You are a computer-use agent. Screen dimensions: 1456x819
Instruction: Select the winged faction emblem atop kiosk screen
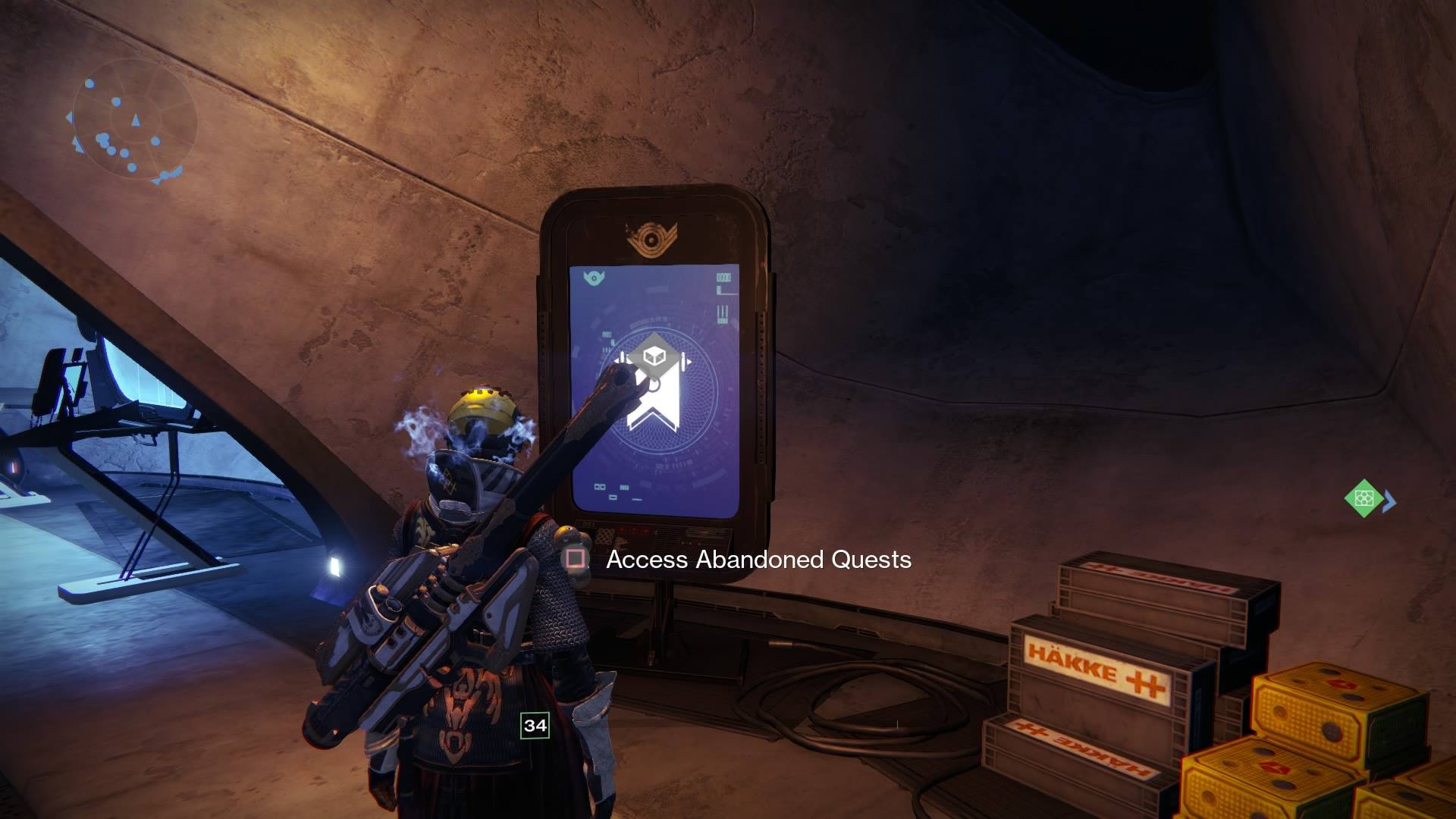click(595, 278)
